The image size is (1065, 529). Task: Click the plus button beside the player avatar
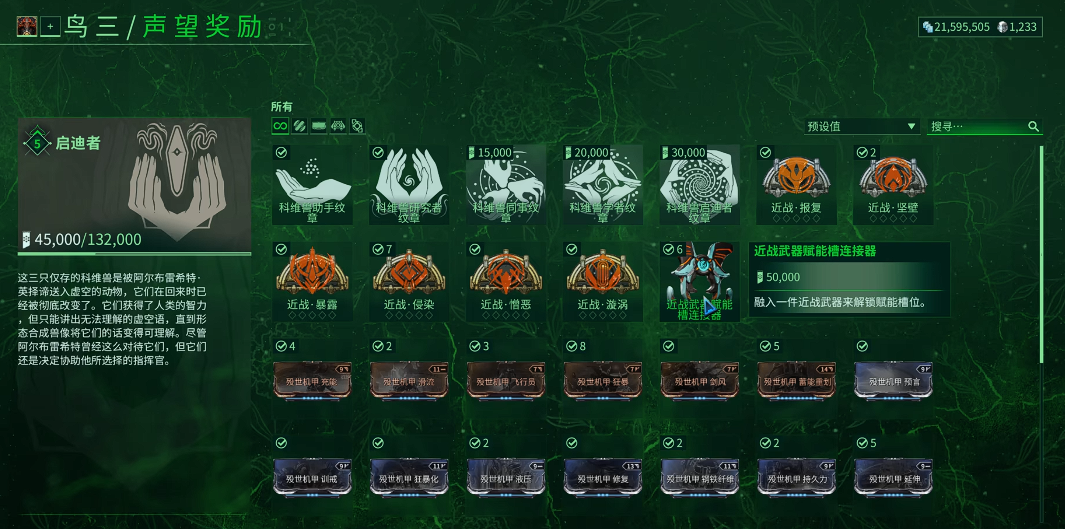click(x=50, y=27)
